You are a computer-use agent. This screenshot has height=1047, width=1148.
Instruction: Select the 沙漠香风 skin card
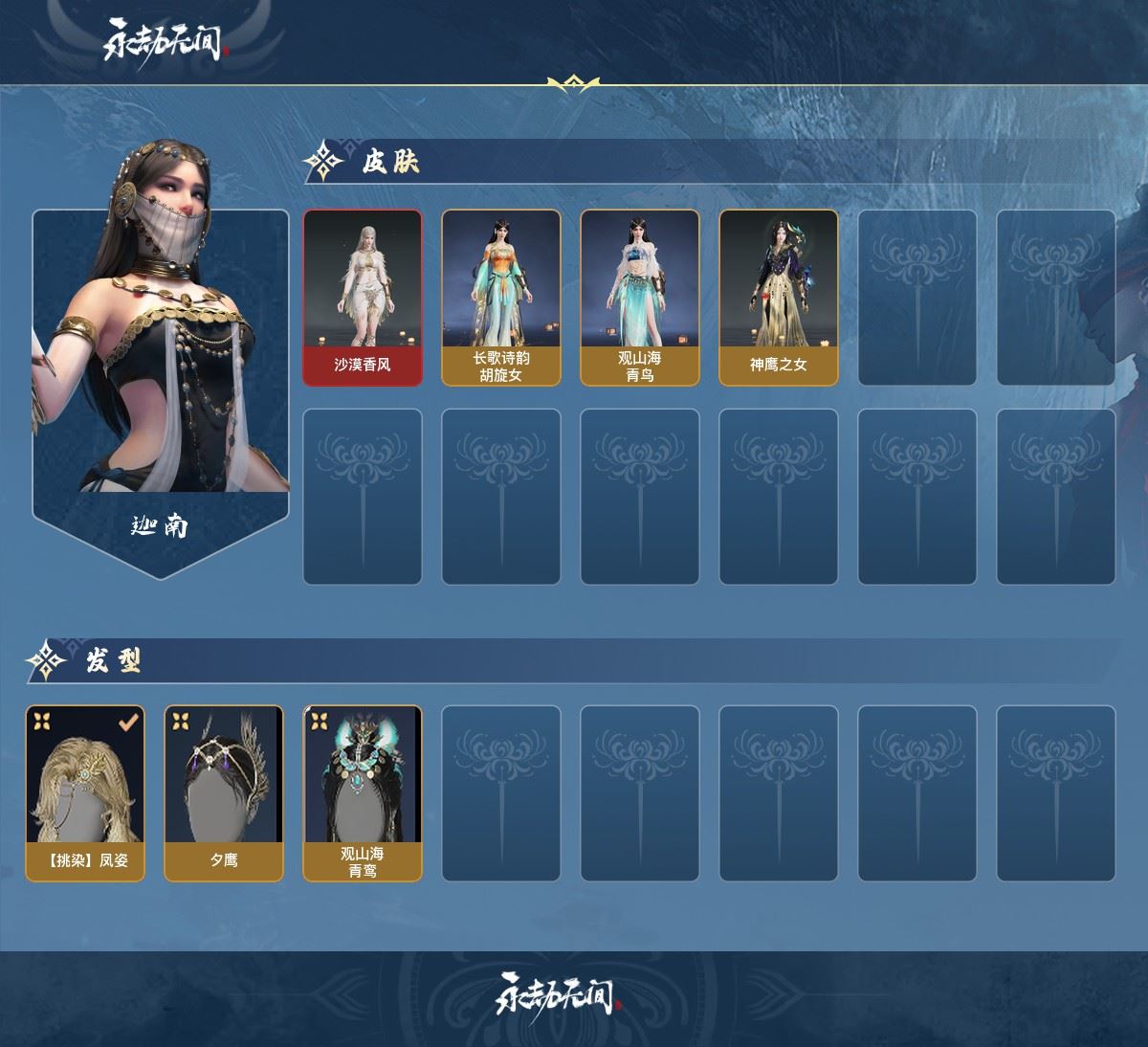coord(363,298)
